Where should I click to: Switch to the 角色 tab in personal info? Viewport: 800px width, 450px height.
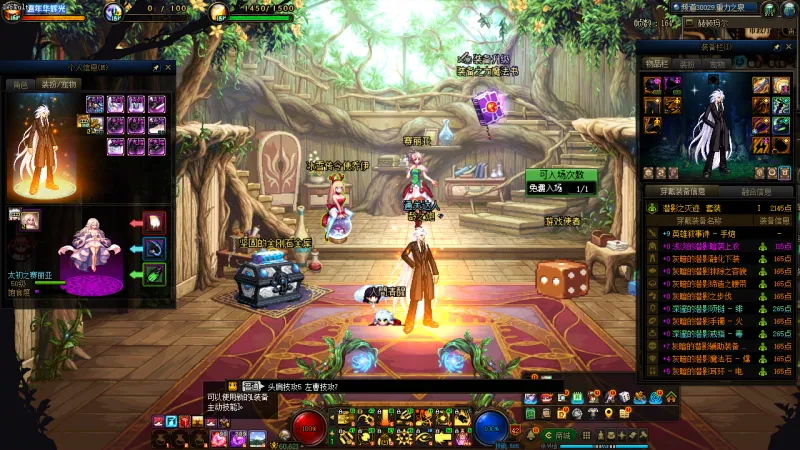(x=19, y=85)
